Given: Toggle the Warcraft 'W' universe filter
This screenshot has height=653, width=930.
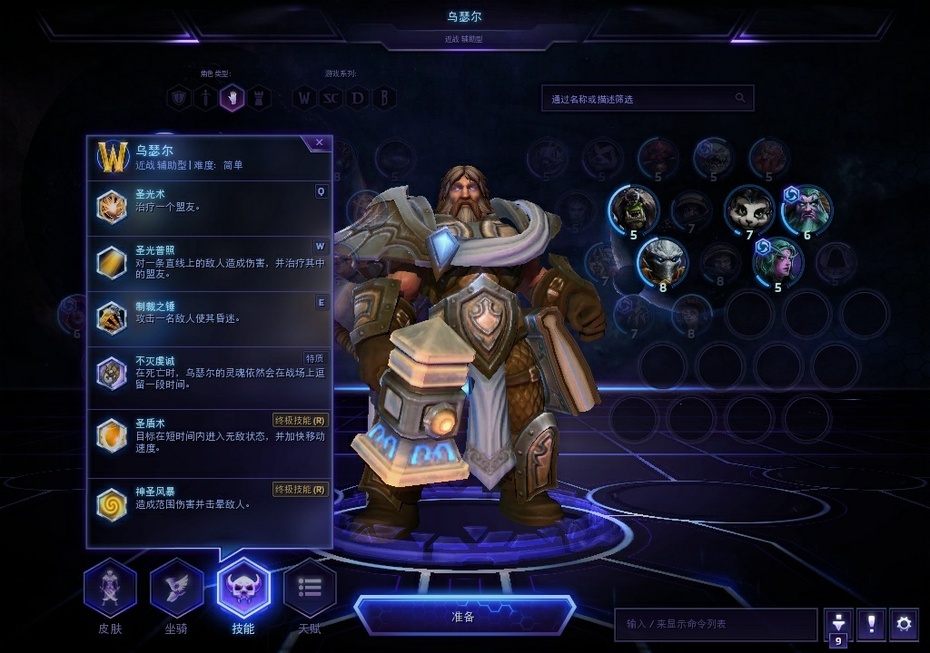Looking at the screenshot, I should point(304,98).
